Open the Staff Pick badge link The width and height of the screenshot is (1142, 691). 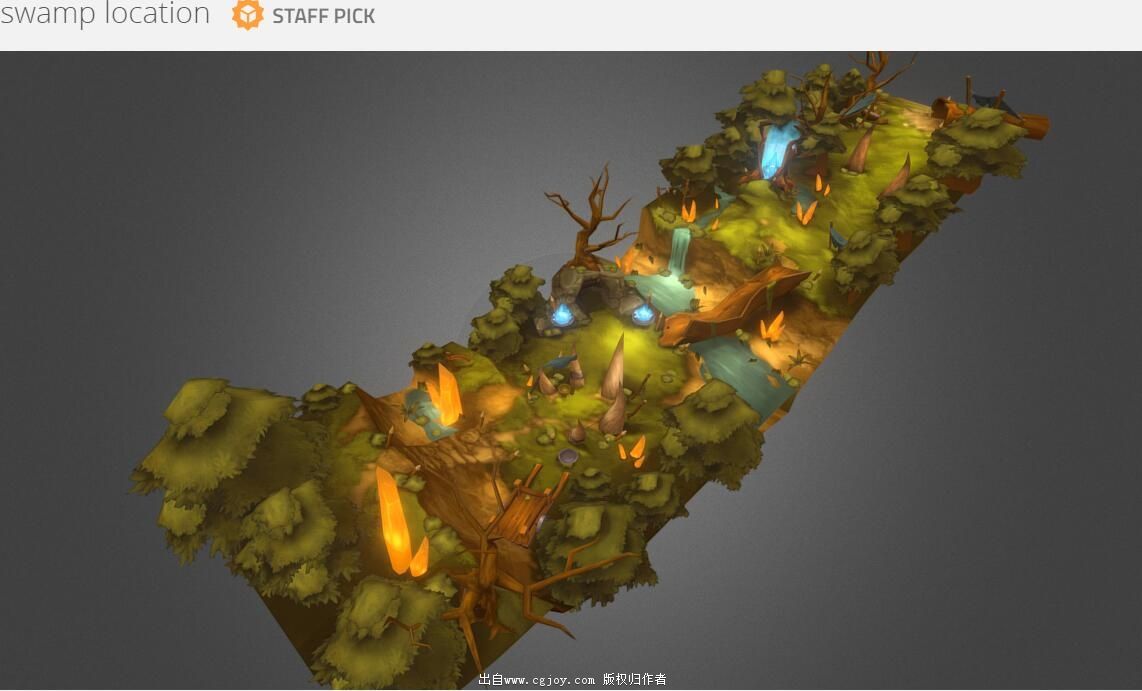[304, 16]
